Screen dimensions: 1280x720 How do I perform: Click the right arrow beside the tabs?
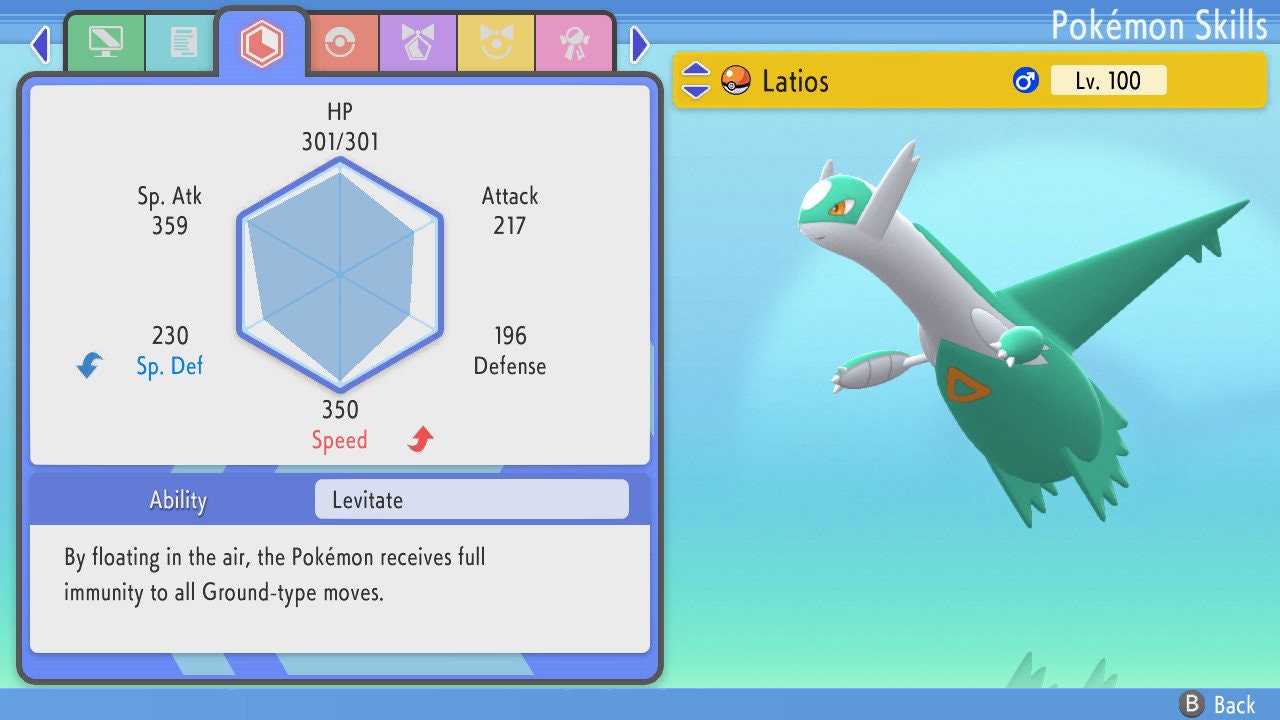(640, 44)
